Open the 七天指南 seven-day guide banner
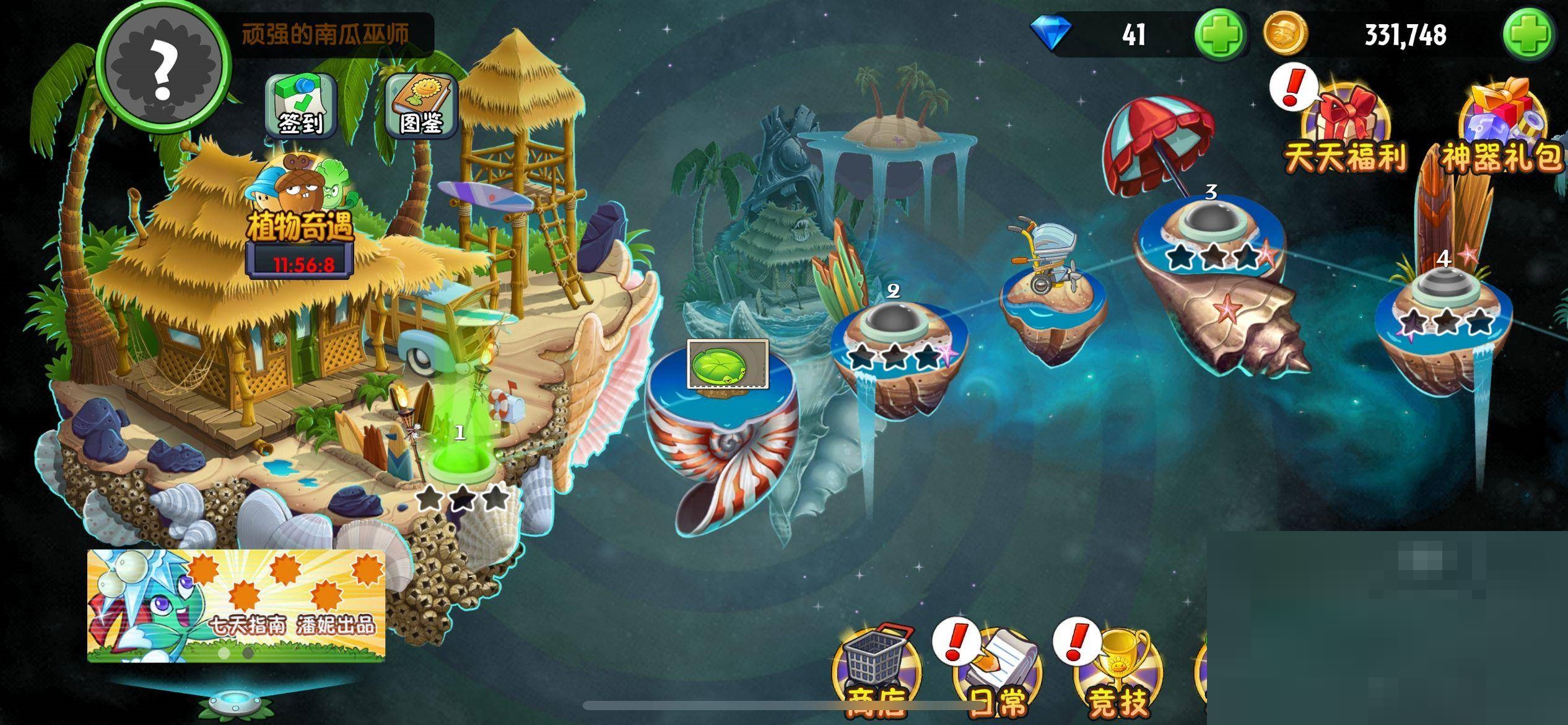 click(x=236, y=605)
